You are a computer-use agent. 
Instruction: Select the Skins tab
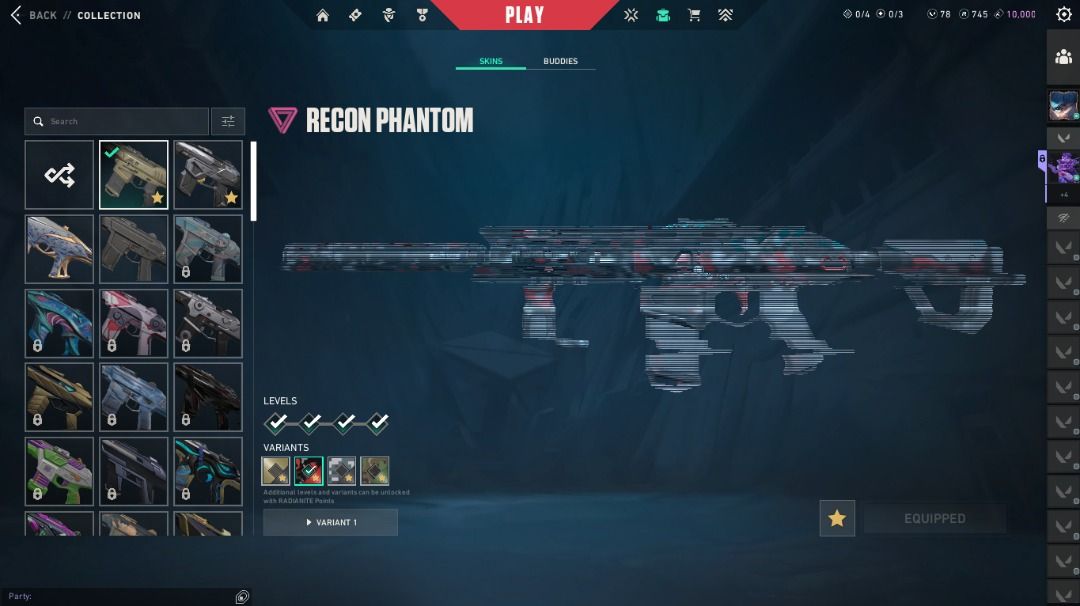pyautogui.click(x=490, y=61)
